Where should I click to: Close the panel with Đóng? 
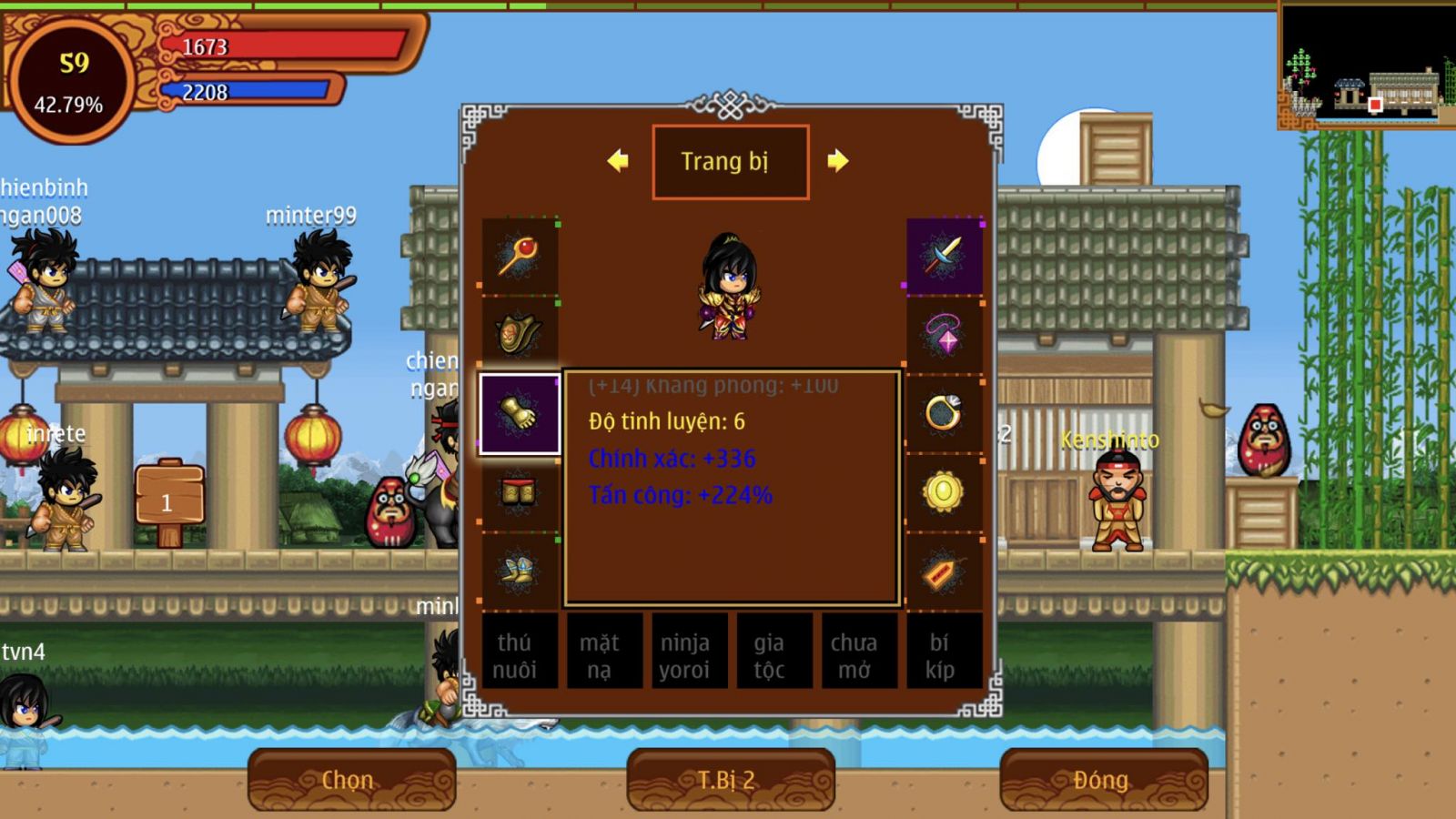(1103, 780)
